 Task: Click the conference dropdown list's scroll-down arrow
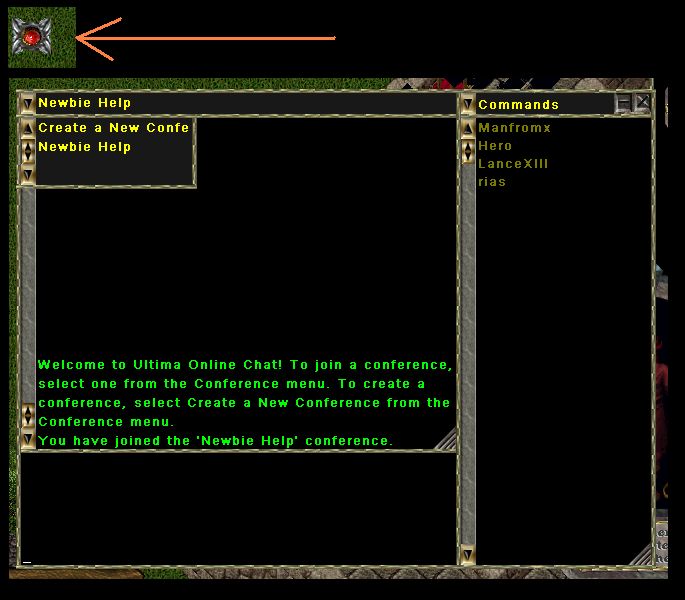(x=27, y=175)
